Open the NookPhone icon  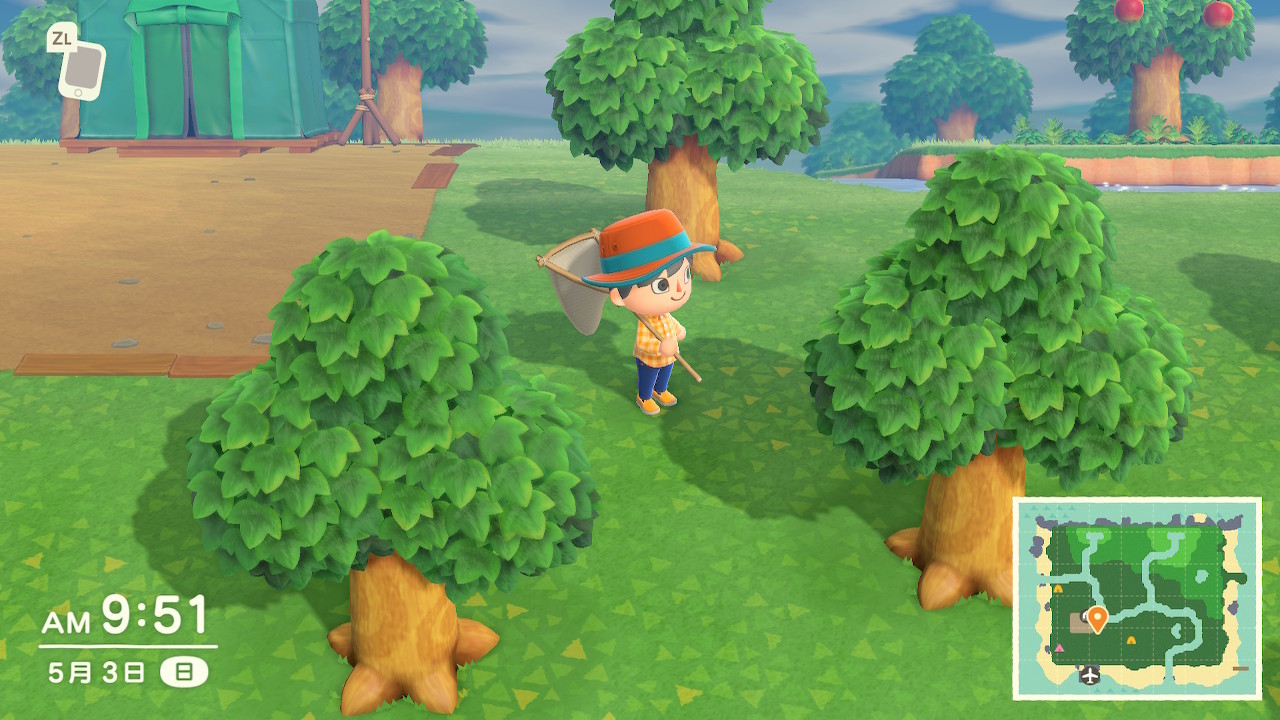click(x=80, y=68)
